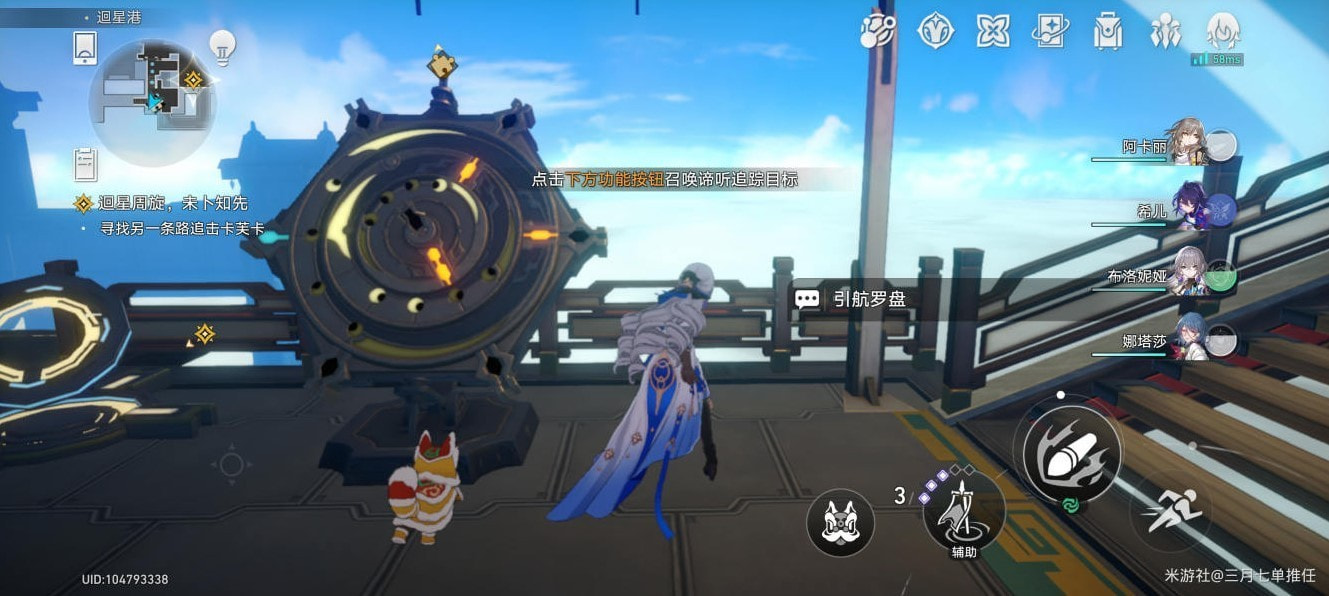Open the phone menu icon
Viewport: 1329px width, 596px height.
click(x=85, y=47)
